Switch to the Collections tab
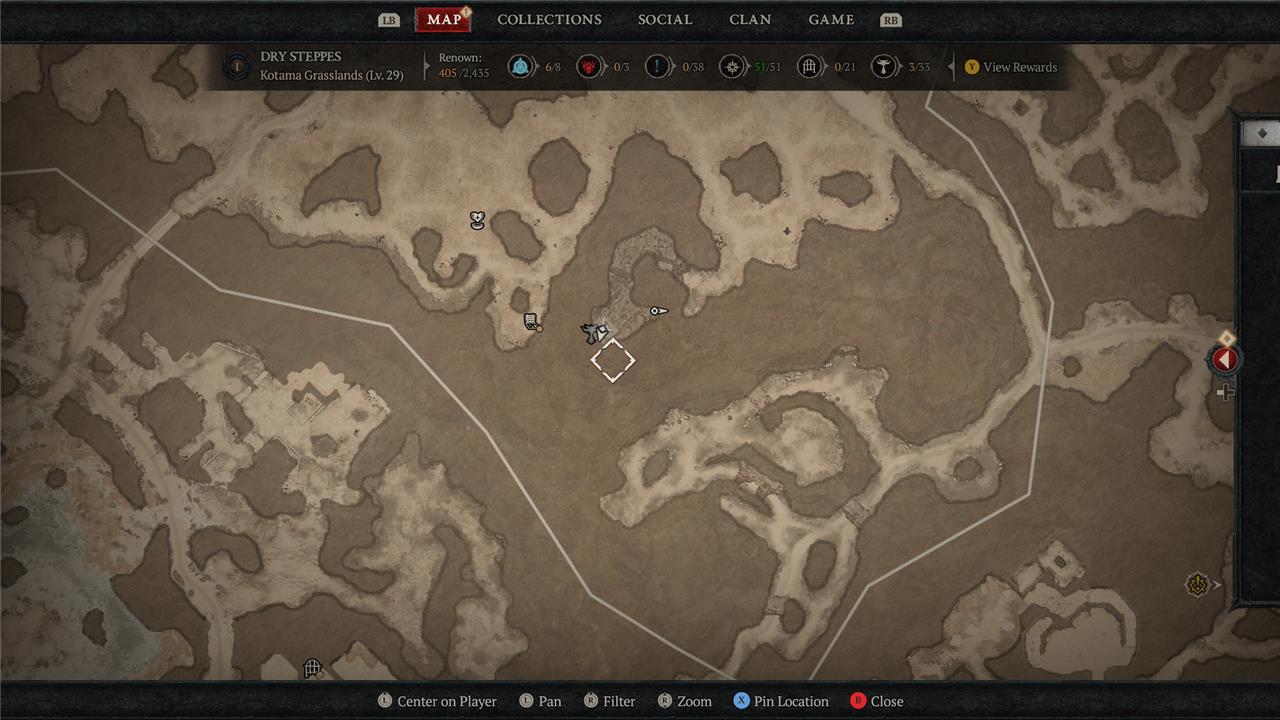The image size is (1280, 720). [x=549, y=20]
